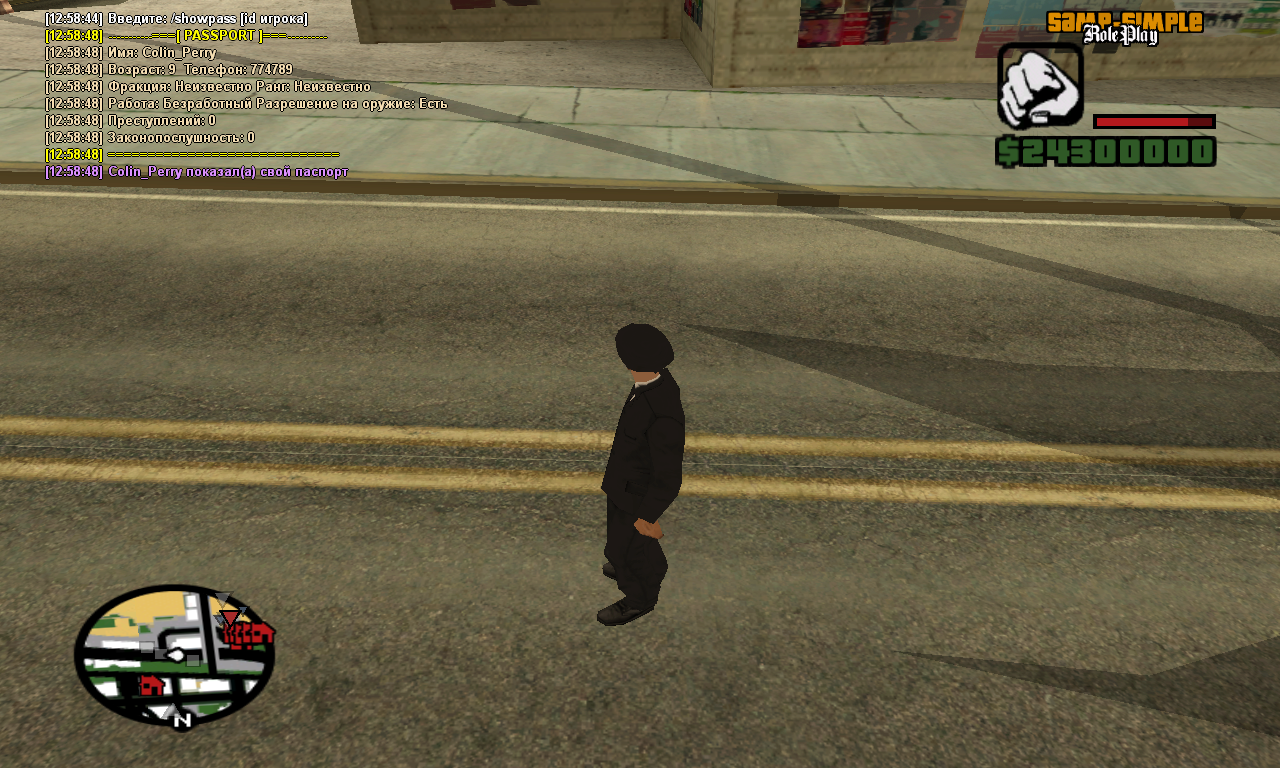Image resolution: width=1280 pixels, height=768 pixels.
Task: Click the Samp-Simple RolePlay server logo
Action: tap(1124, 28)
